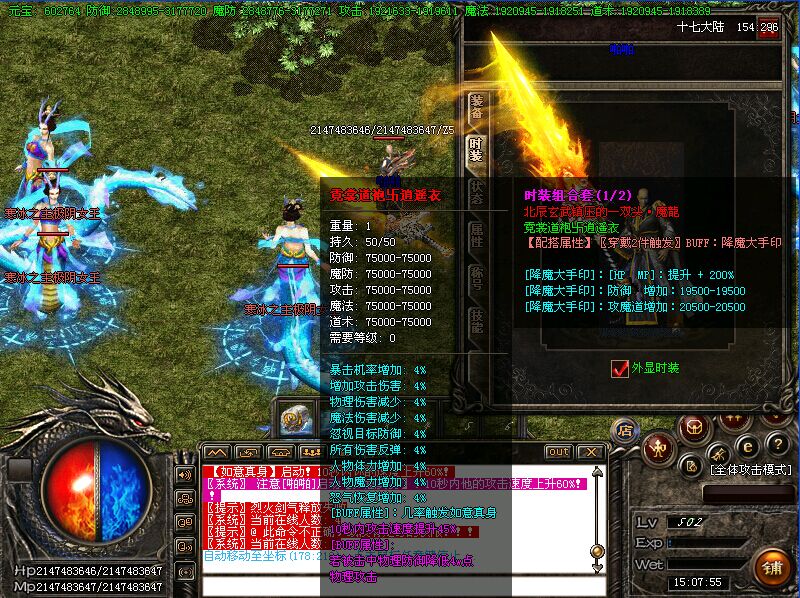Toggle the 外显时装 checkbox
Viewport: 800px width, 598px height.
(x=619, y=368)
